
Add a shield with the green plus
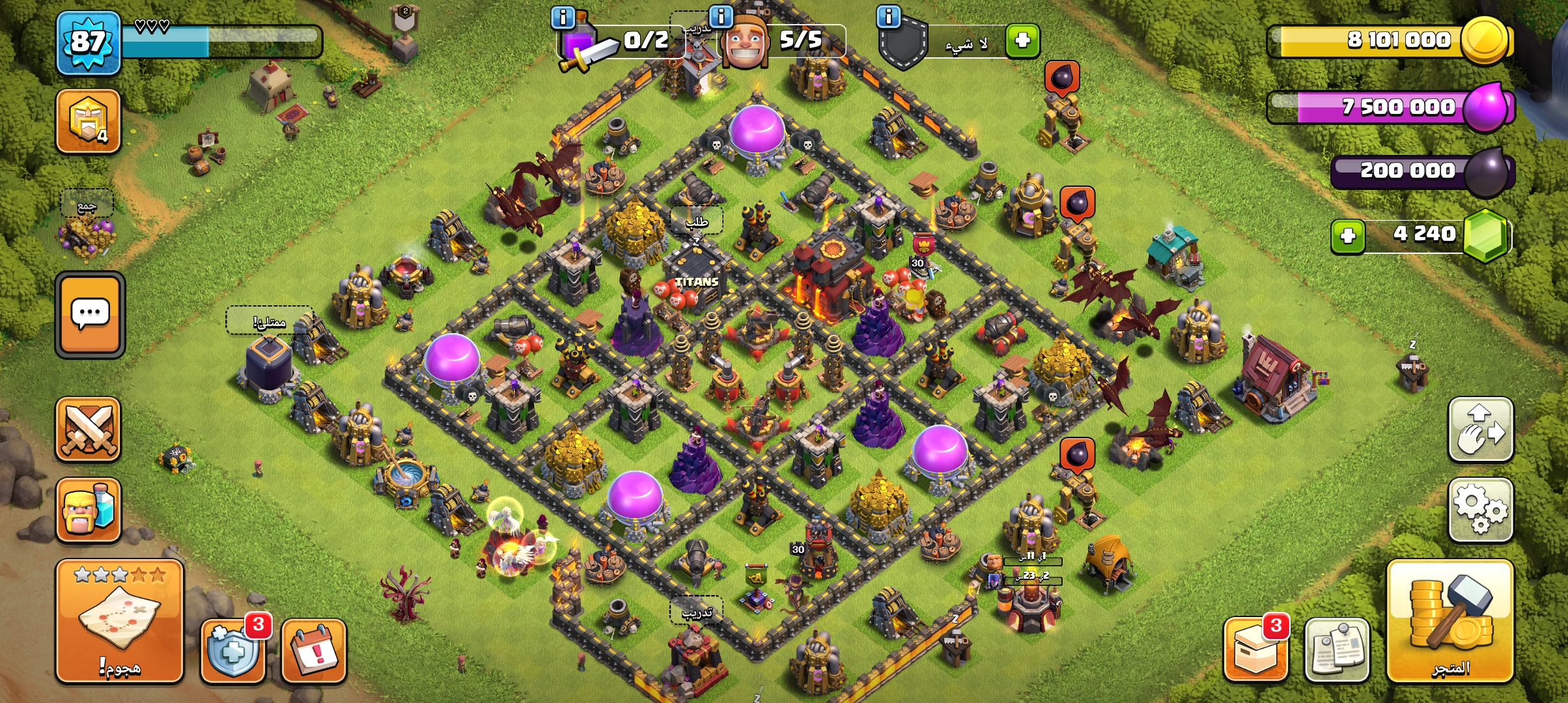click(1022, 40)
